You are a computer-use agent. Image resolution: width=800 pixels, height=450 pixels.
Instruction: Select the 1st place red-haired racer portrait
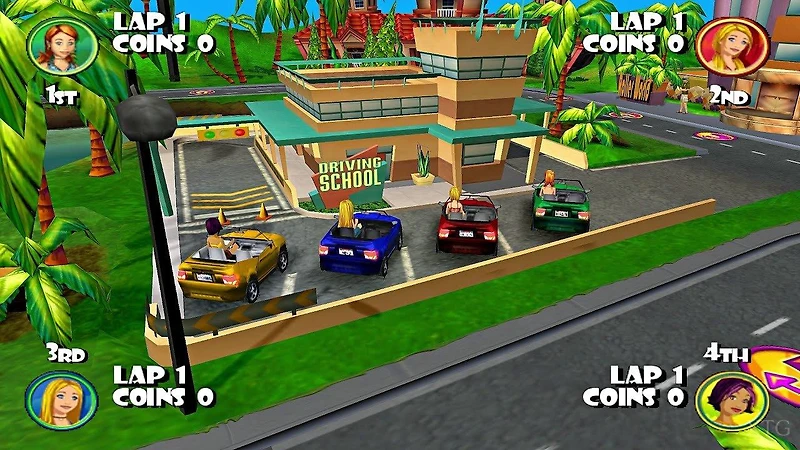pos(56,44)
